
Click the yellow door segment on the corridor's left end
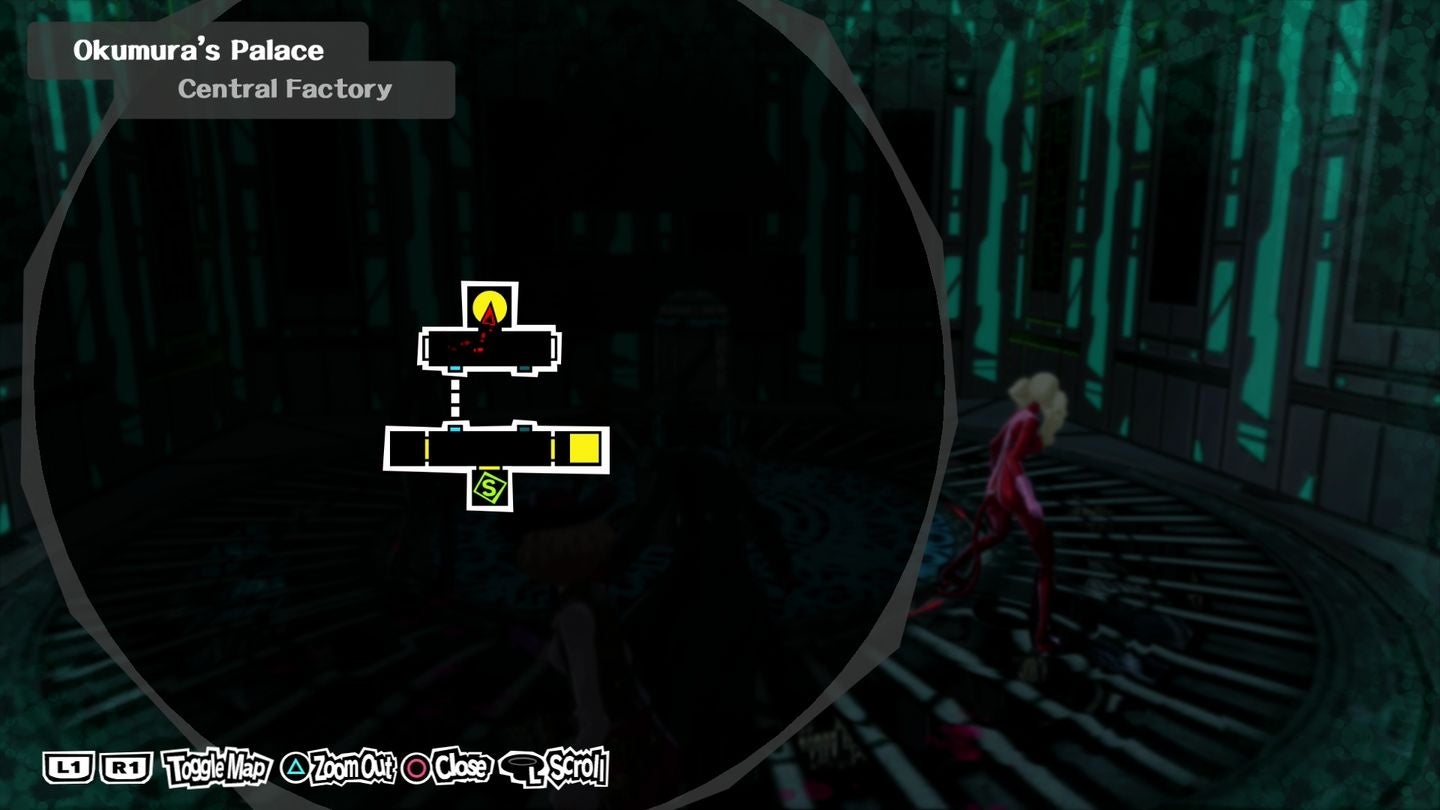click(427, 449)
